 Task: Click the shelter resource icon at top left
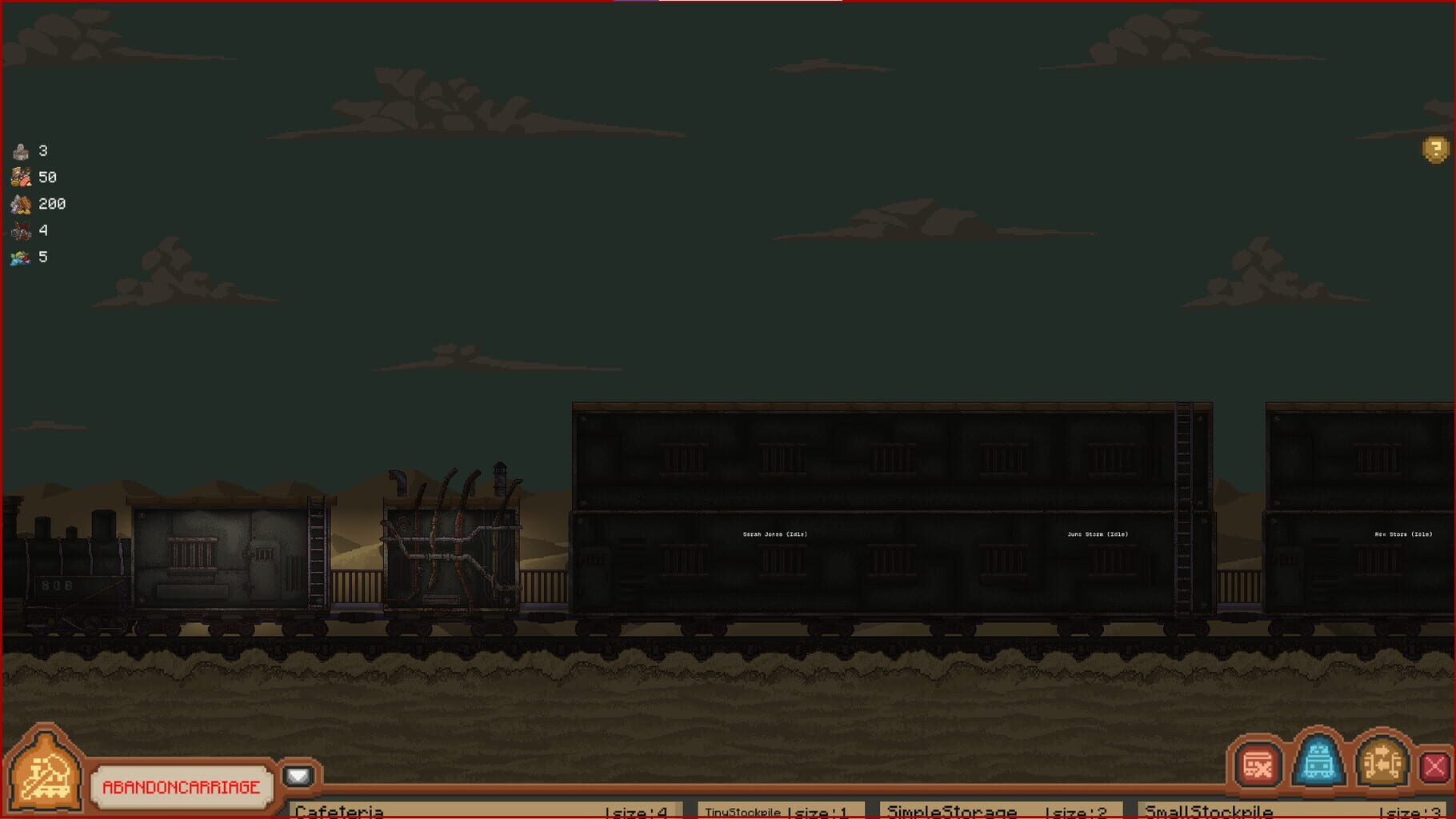20,150
